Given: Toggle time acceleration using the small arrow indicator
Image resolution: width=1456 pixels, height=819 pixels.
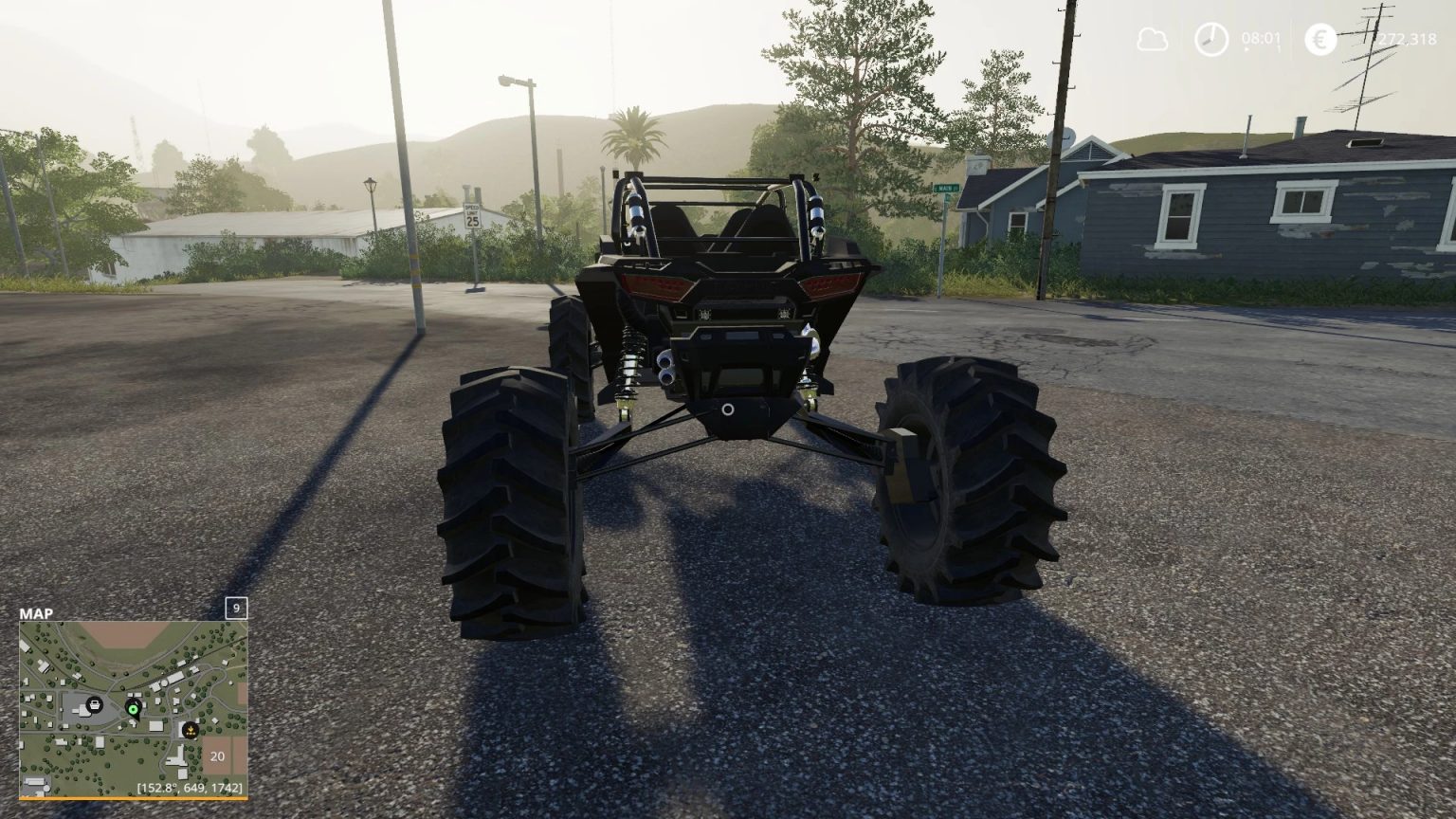Looking at the screenshot, I should [1247, 49].
